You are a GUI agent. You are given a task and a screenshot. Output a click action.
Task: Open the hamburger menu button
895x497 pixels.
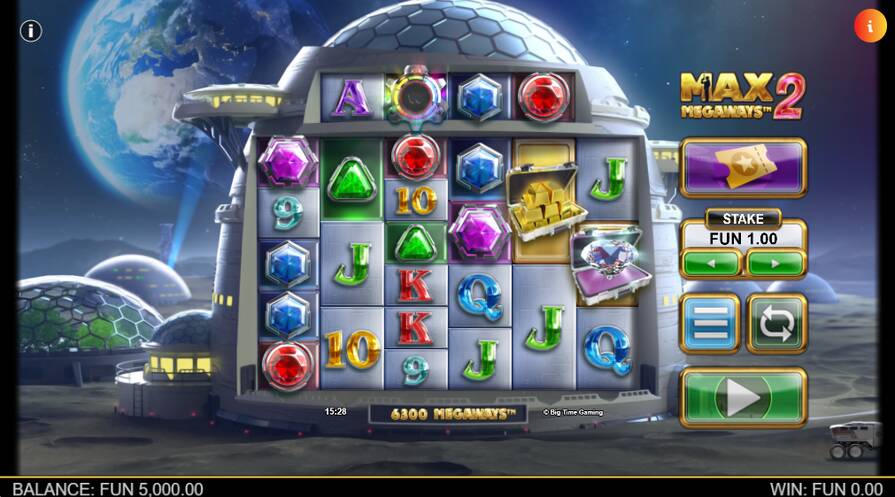point(710,324)
